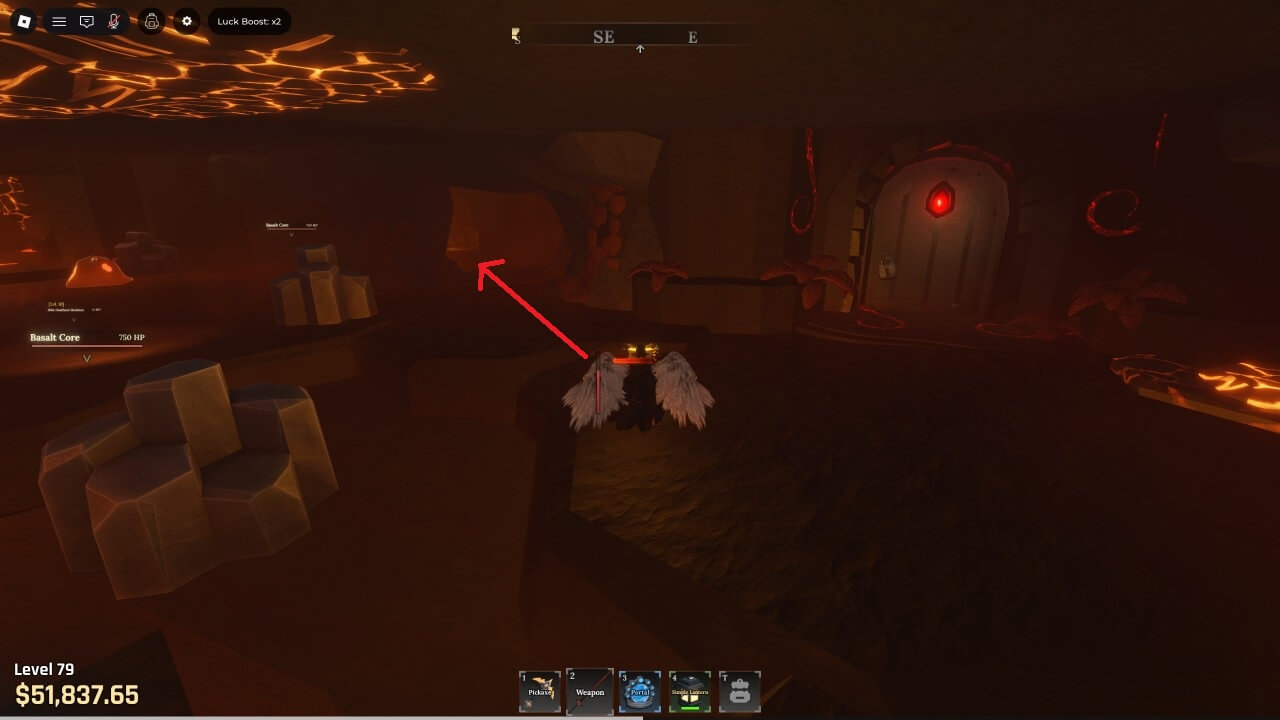This screenshot has height=720, width=1280.
Task: Equip the Weapon in hotbar slot 2
Action: (x=590, y=691)
